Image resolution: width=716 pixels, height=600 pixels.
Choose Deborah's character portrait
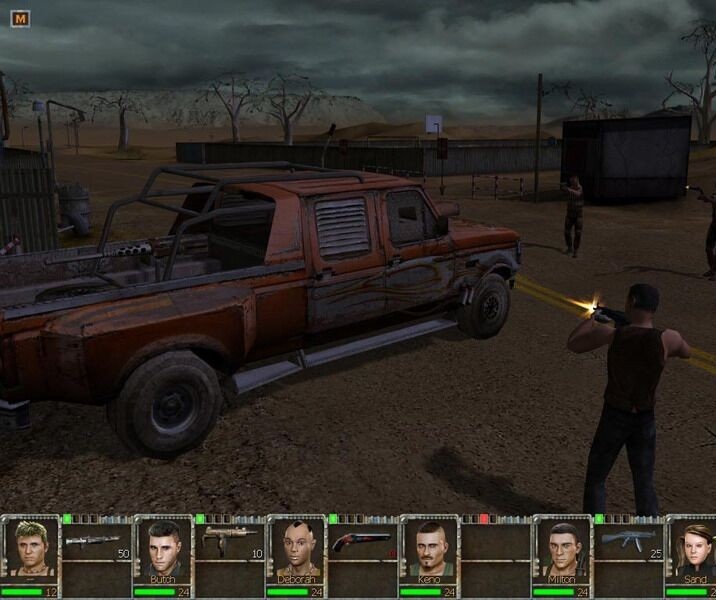click(x=295, y=548)
